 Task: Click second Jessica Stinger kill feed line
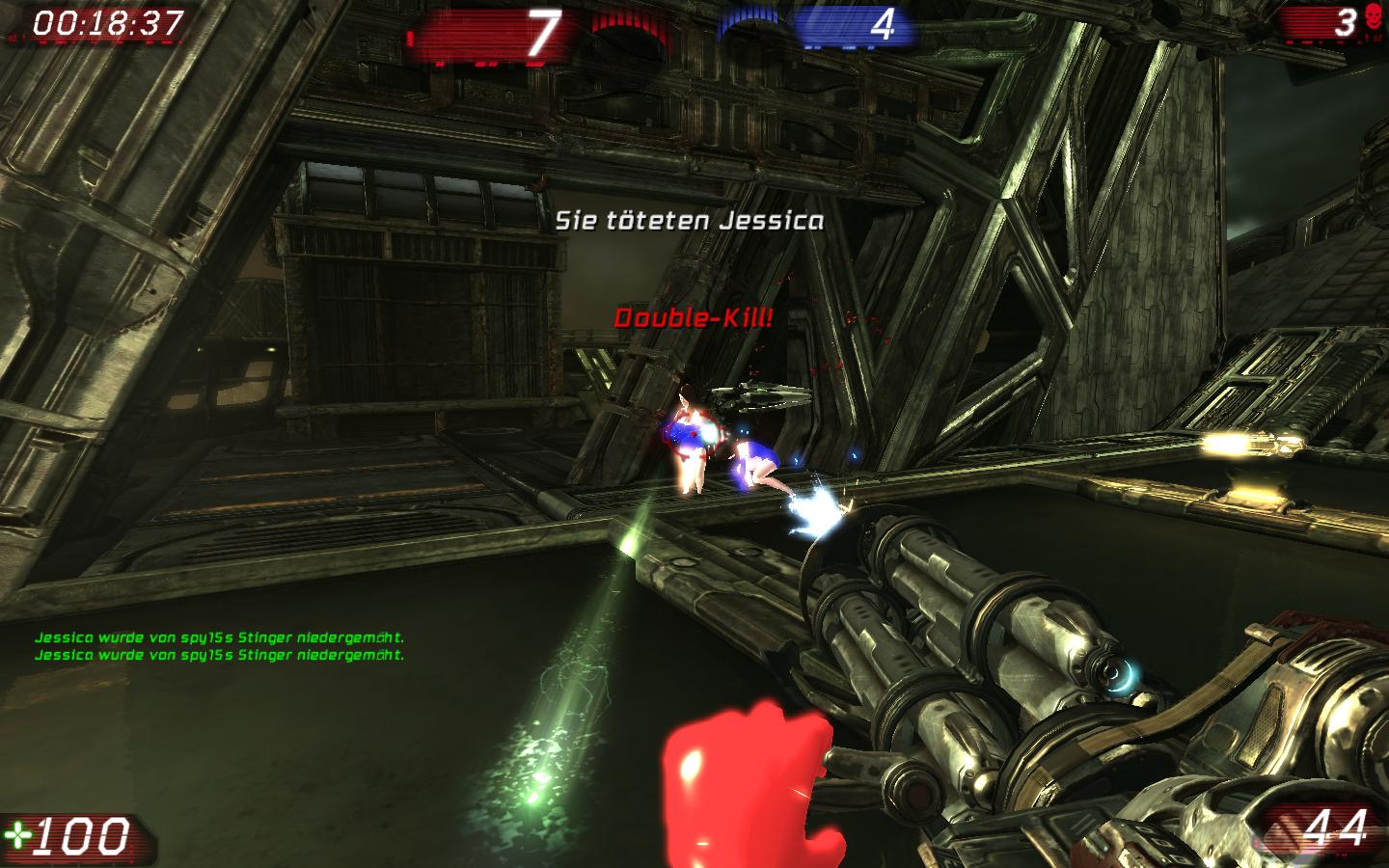221,658
